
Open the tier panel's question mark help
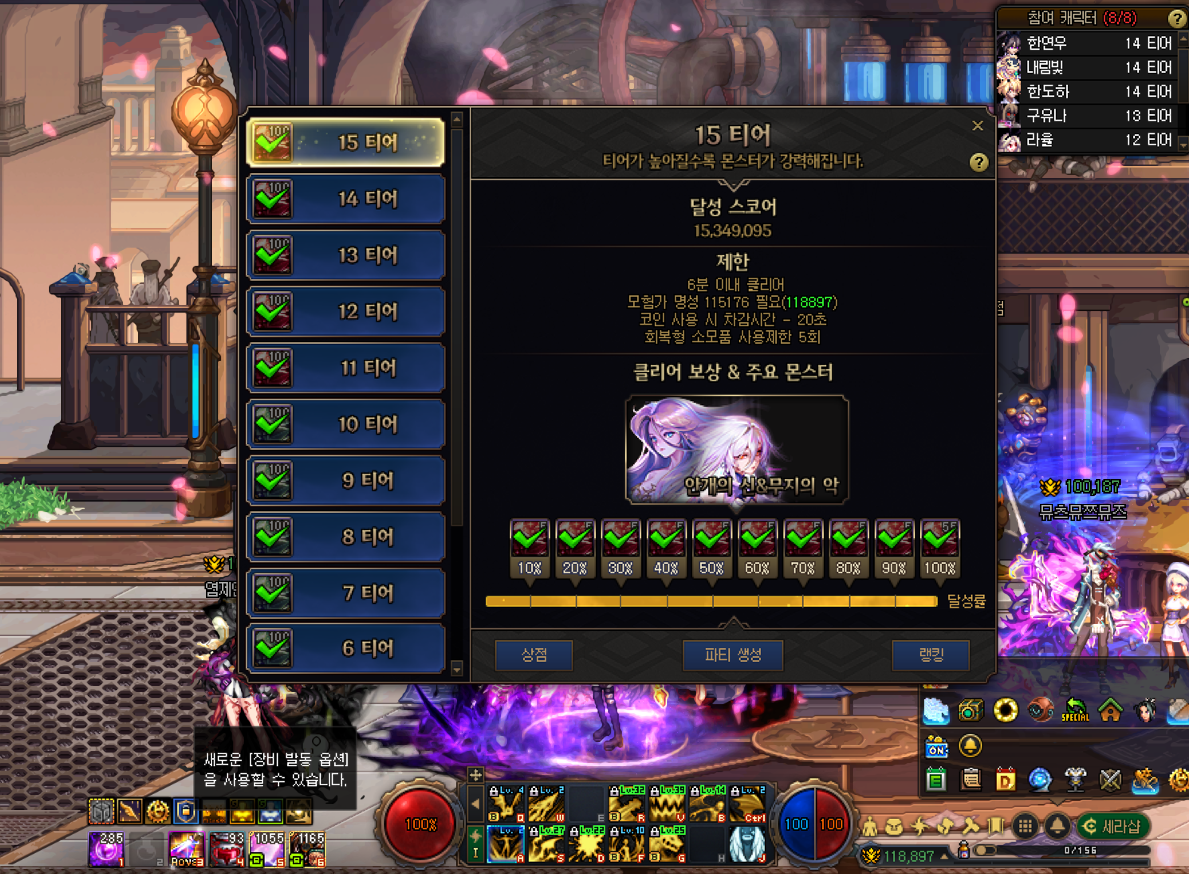click(x=979, y=163)
